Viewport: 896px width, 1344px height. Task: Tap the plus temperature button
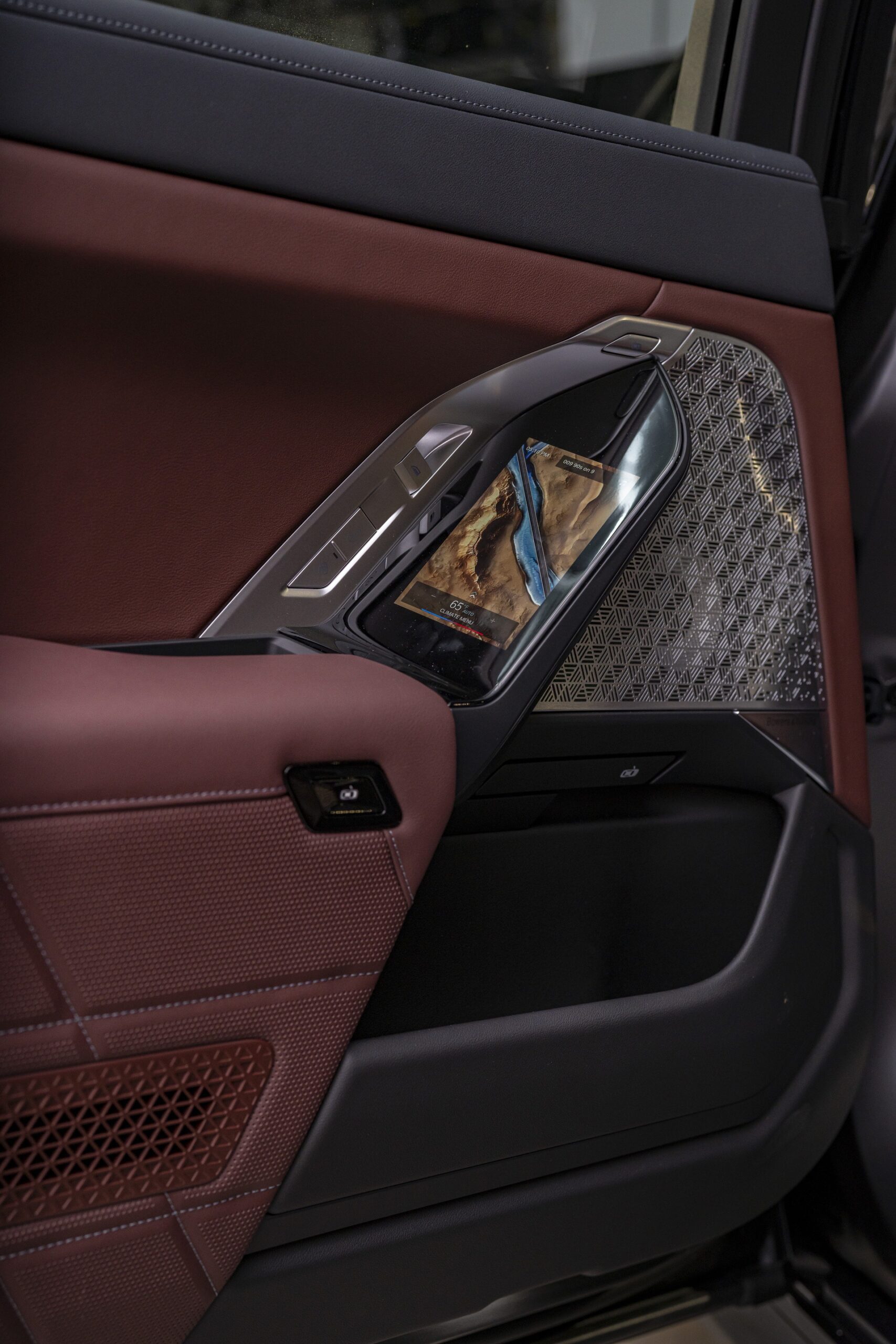tap(492, 620)
